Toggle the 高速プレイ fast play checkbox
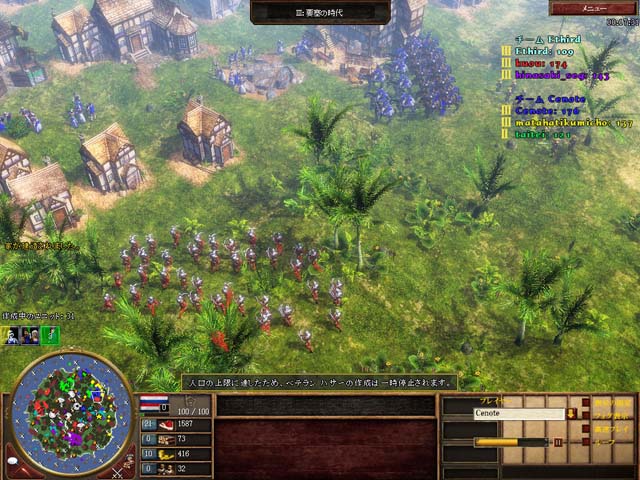 coord(587,428)
